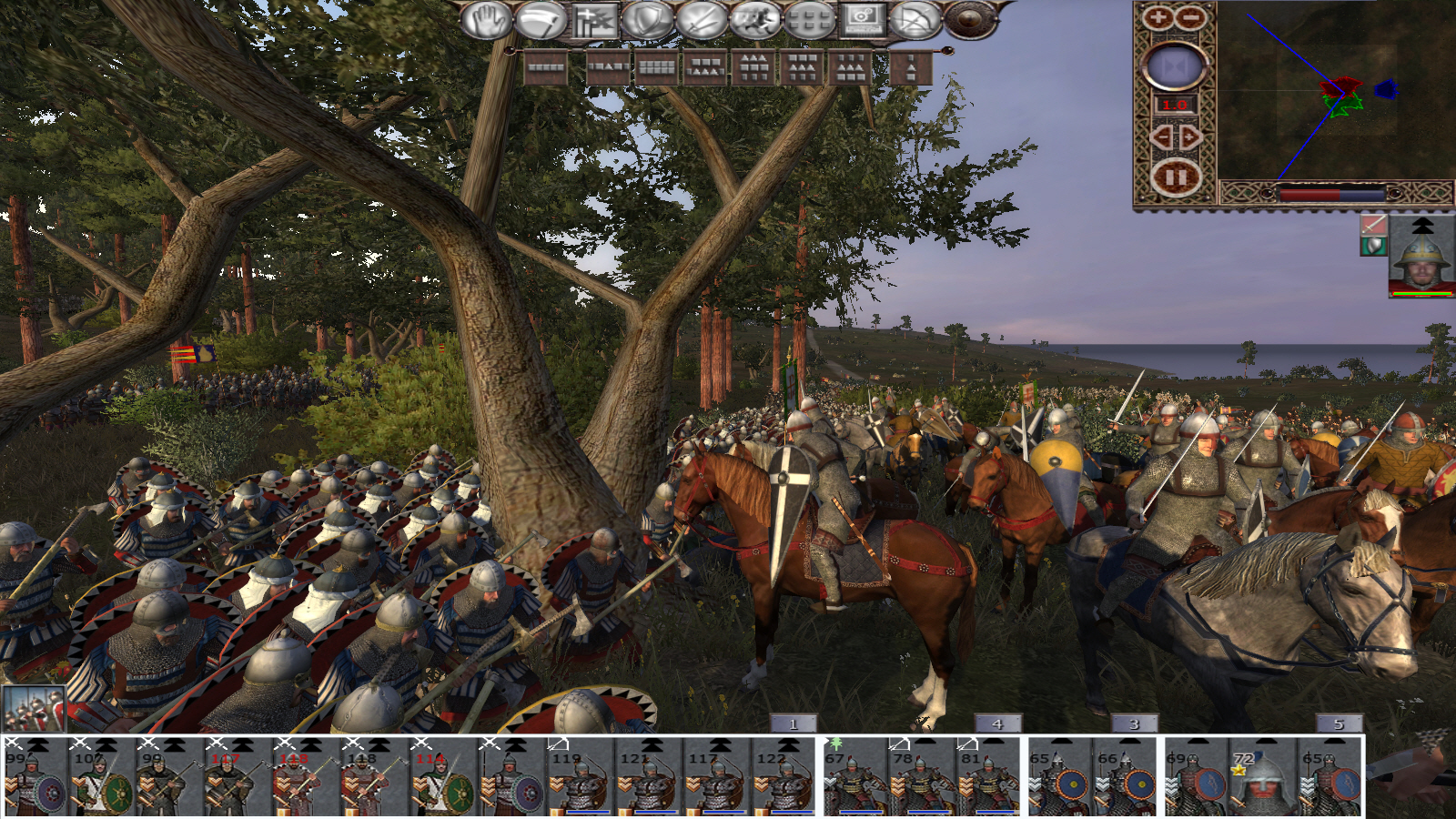This screenshot has width=1456, height=819.
Task: Toggle the bow fire-at-will button
Action: [x=915, y=20]
